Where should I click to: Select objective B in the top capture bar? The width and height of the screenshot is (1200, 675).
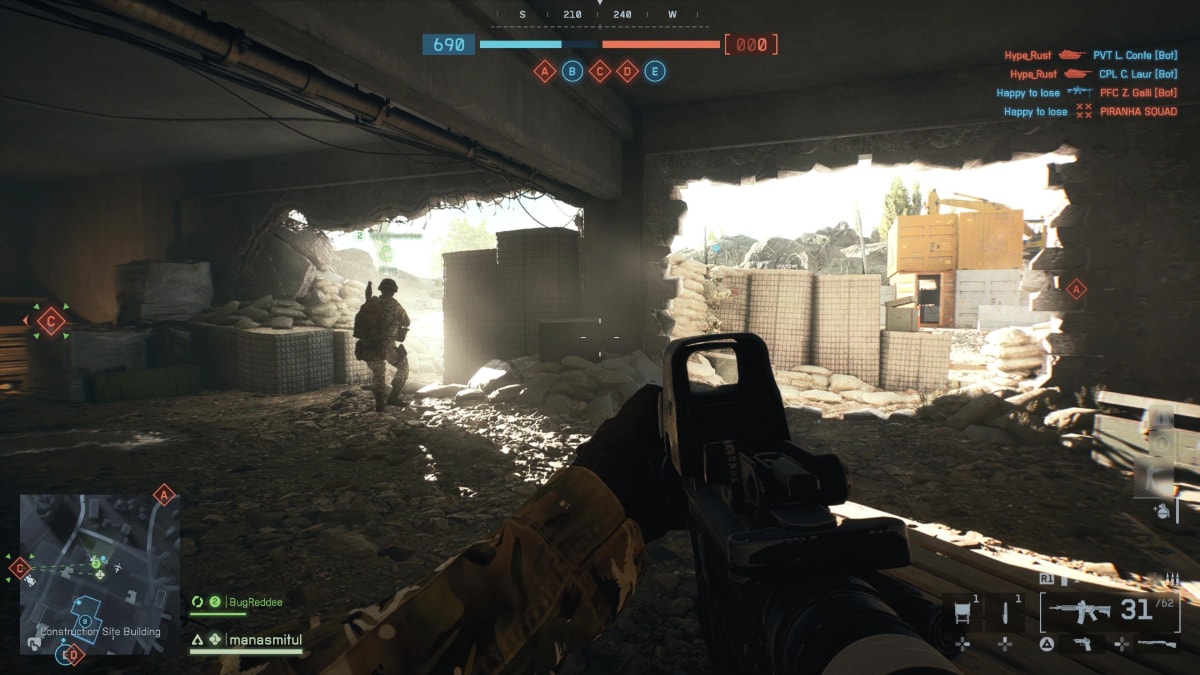point(572,71)
